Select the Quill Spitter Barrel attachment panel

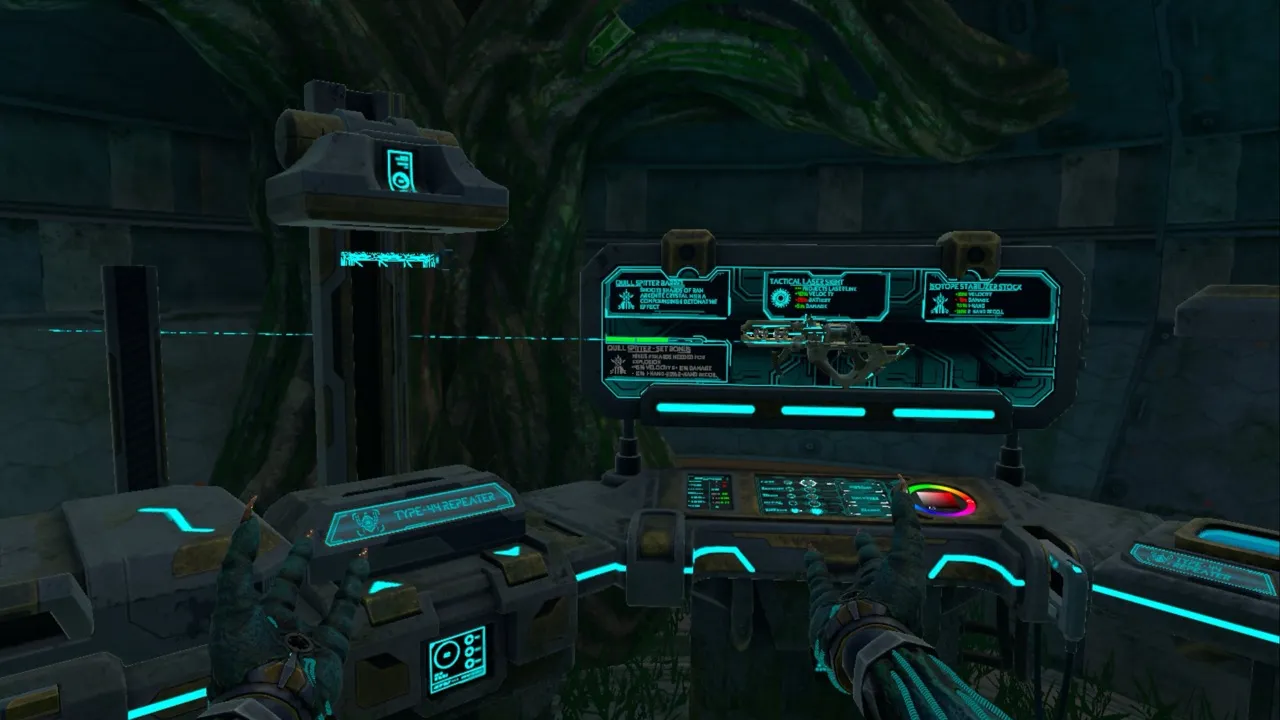point(664,297)
